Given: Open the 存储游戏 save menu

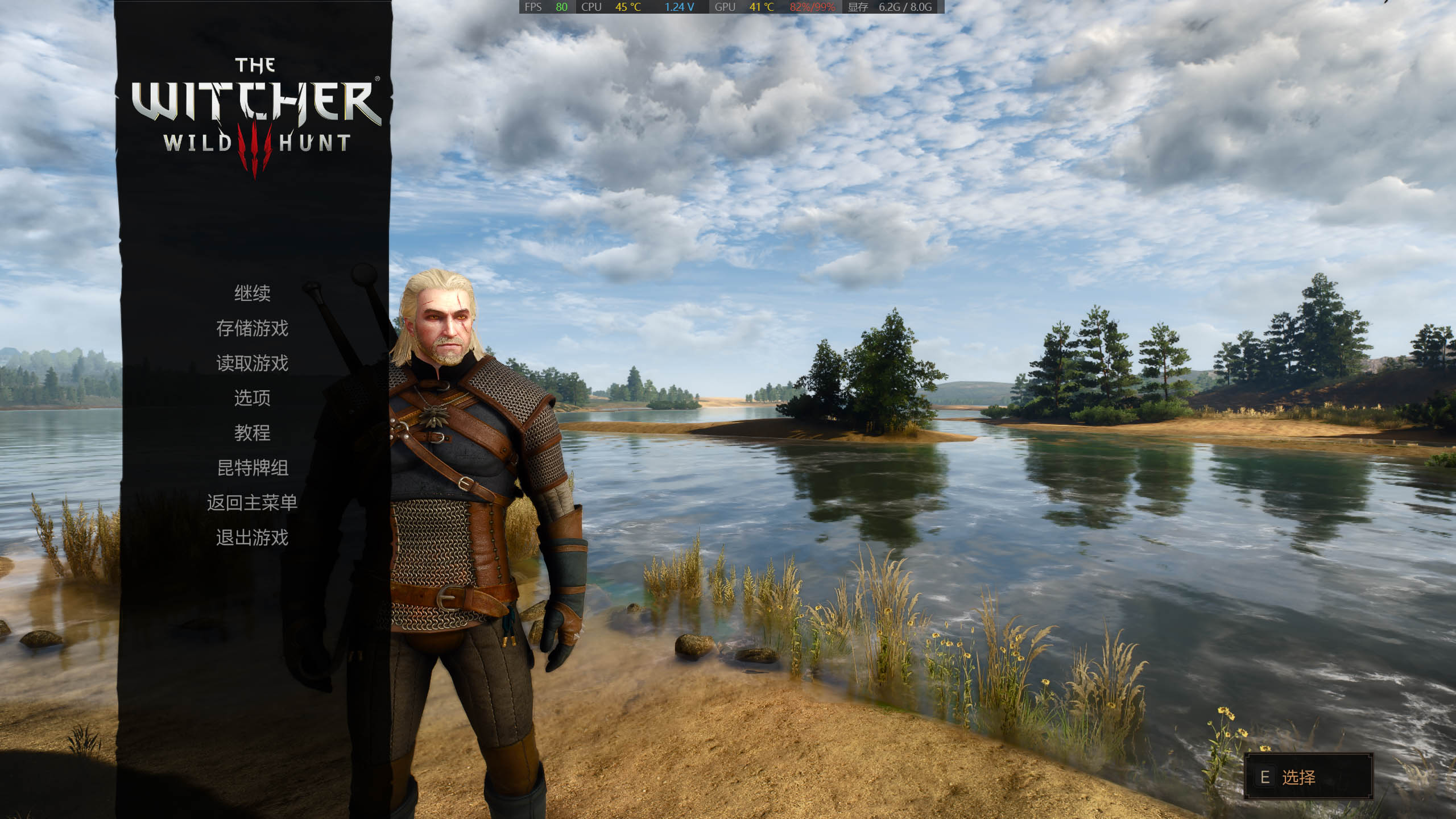Looking at the screenshot, I should point(252,328).
